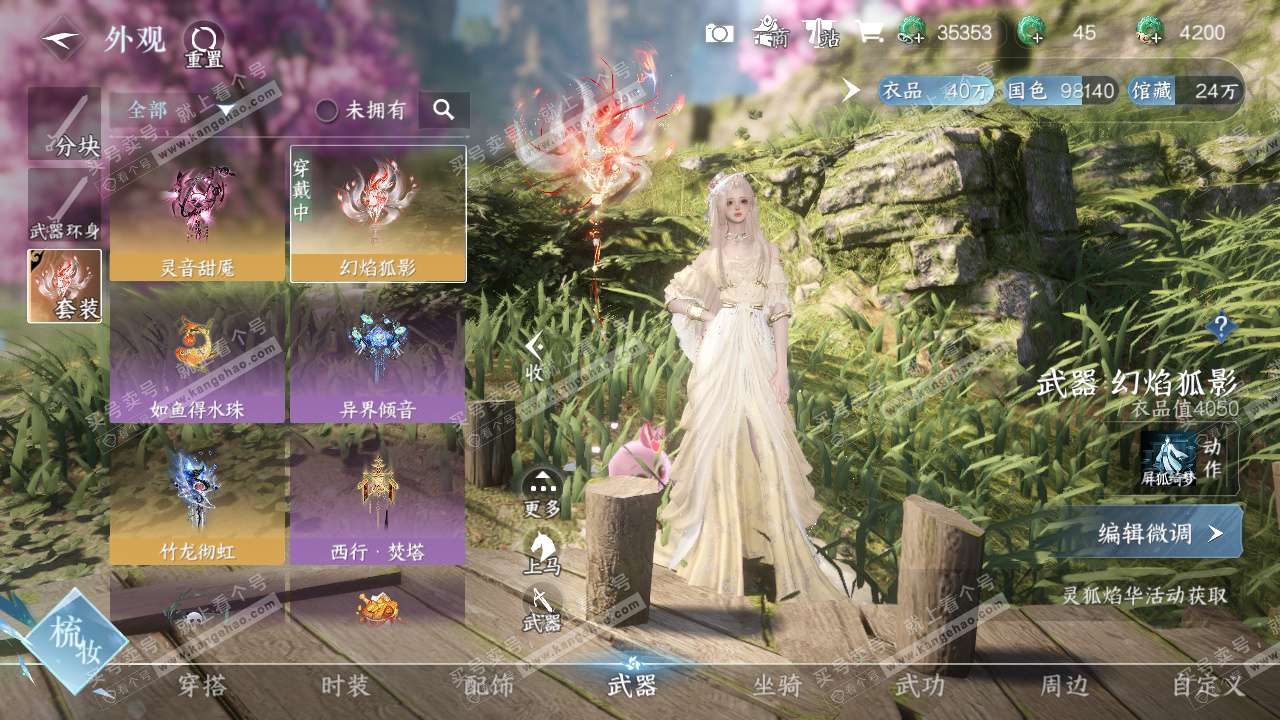The width and height of the screenshot is (1280, 720).
Task: Switch to the 坐骑 bottom tab
Action: (777, 686)
